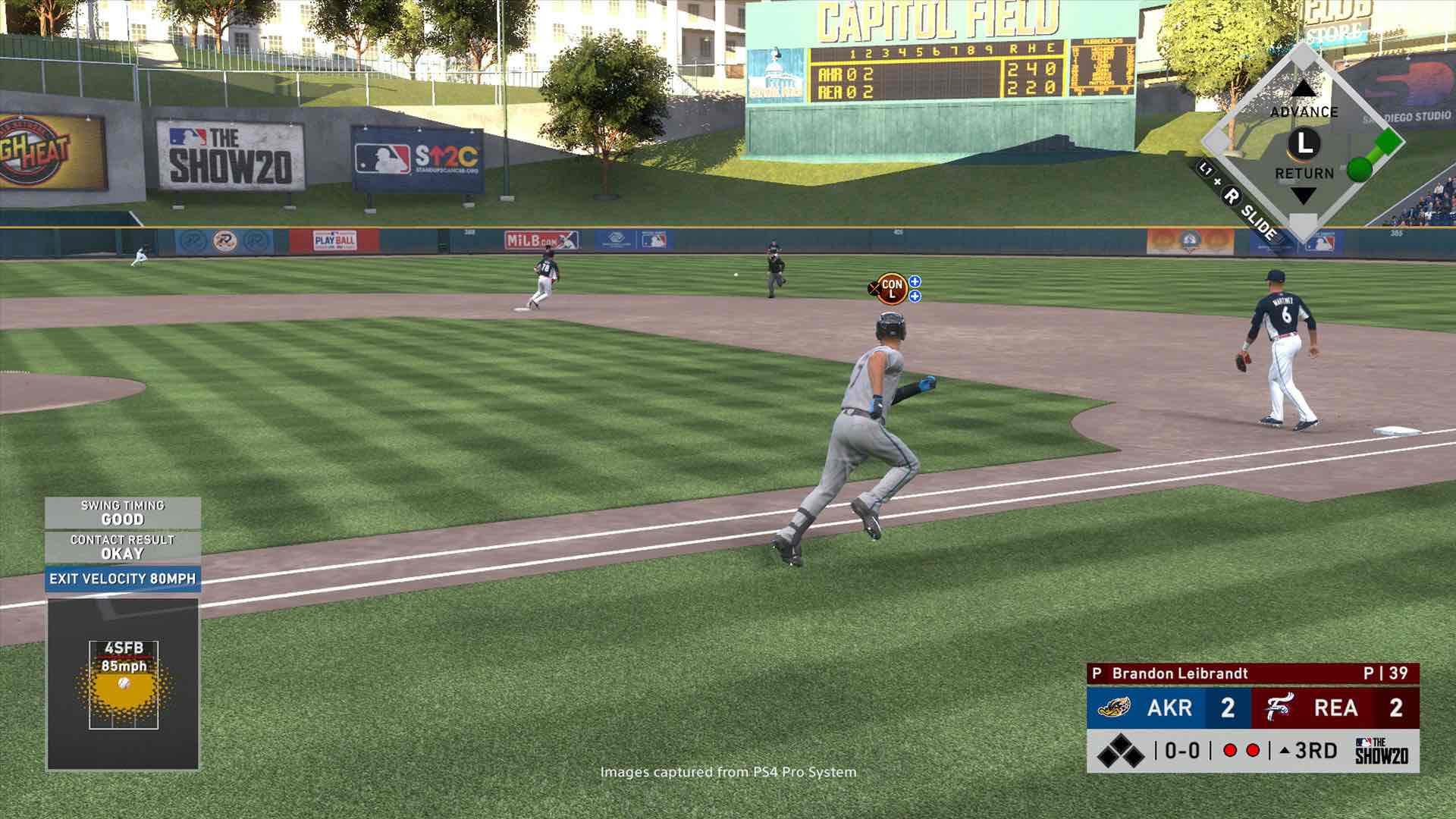Open the 4SFB pitch location strike zone panel

[x=124, y=684]
